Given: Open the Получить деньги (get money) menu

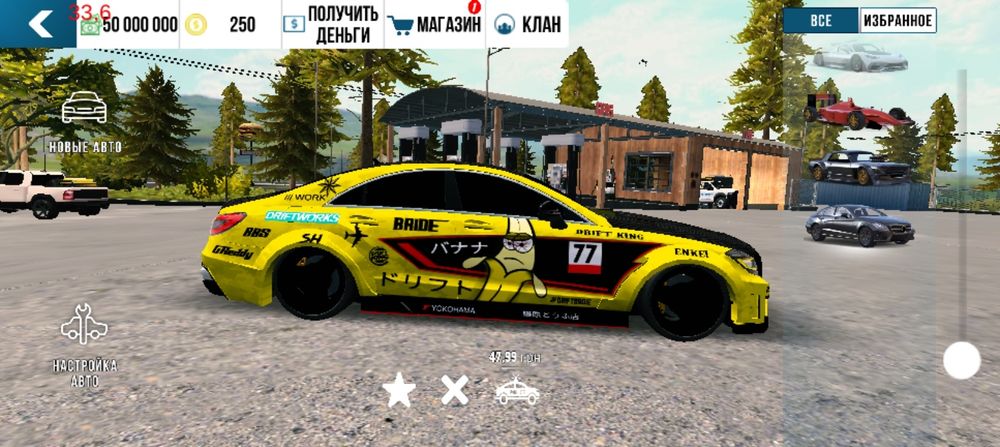Looking at the screenshot, I should point(332,24).
